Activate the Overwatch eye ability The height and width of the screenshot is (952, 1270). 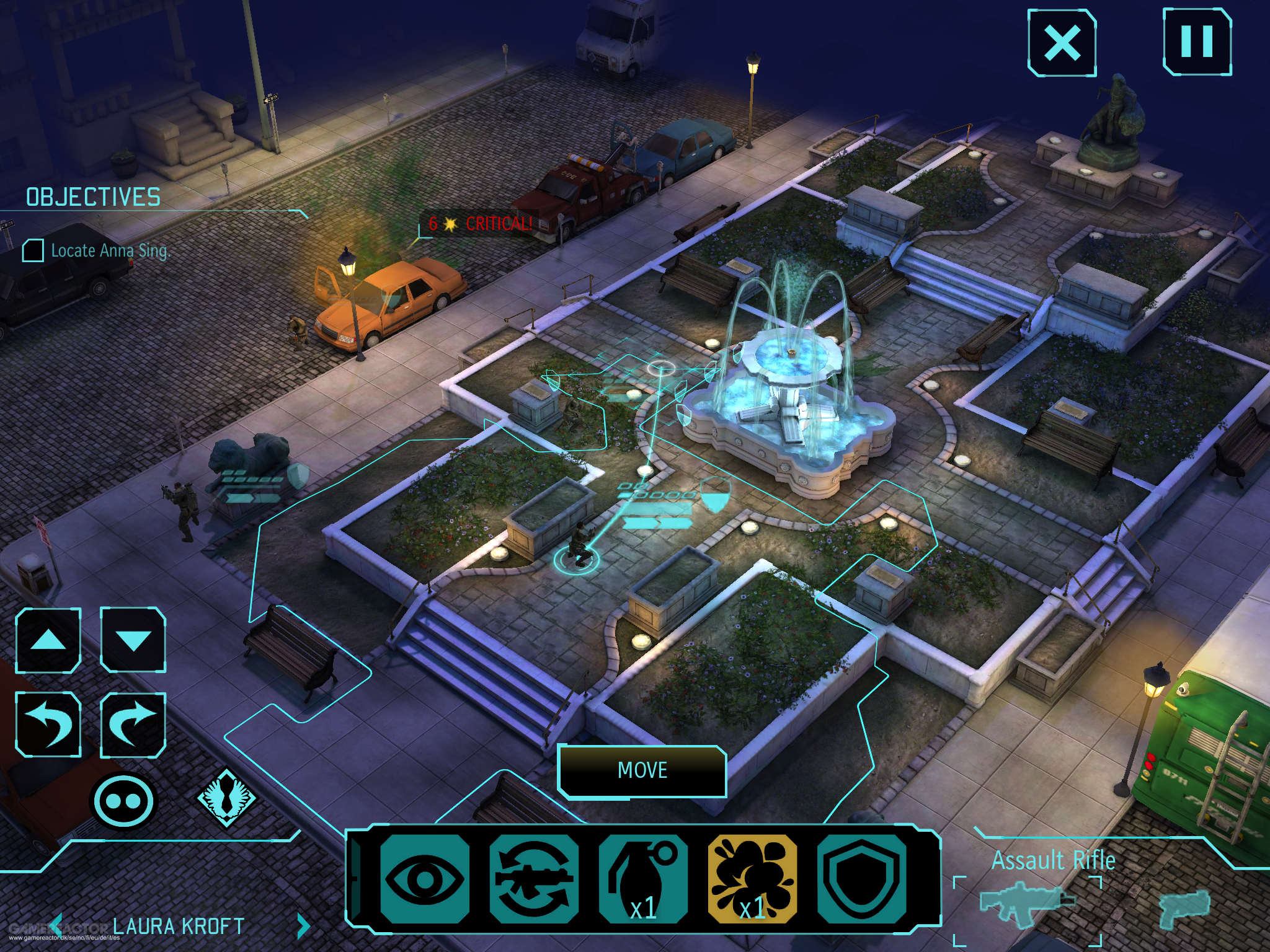point(424,879)
